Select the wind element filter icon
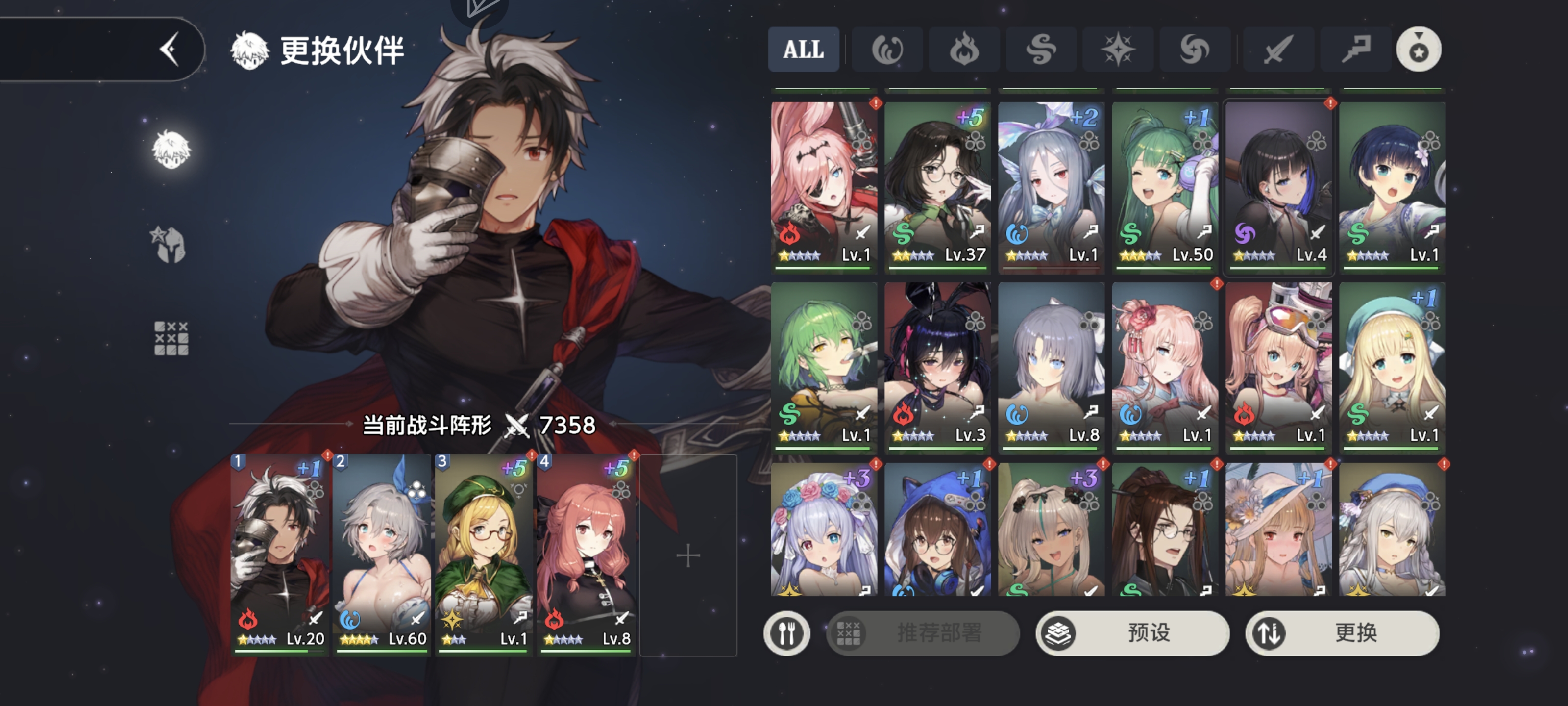The width and height of the screenshot is (1568, 706). coord(1041,50)
